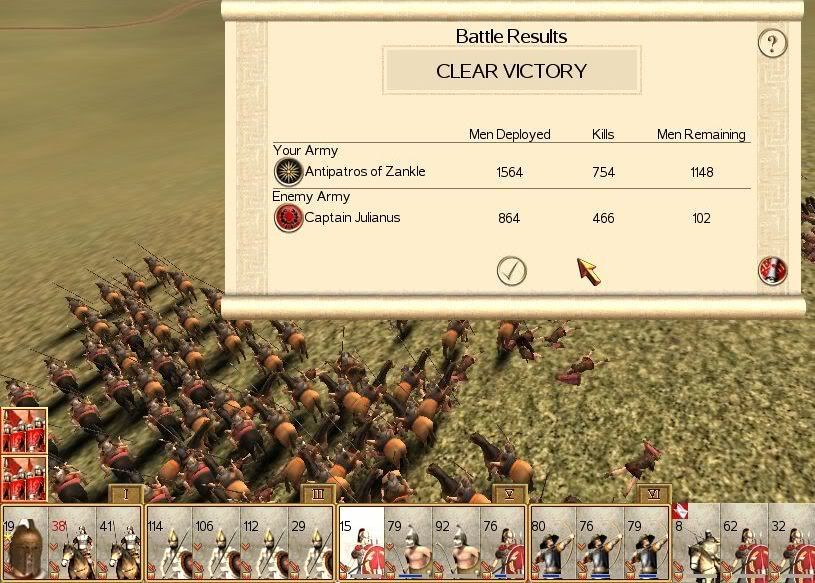Select the cavalry unit card showing 41

[118, 544]
